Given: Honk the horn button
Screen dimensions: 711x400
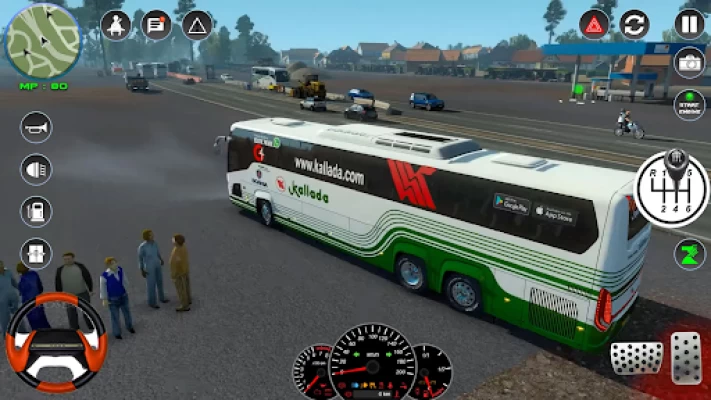Looking at the screenshot, I should click(x=36, y=127).
